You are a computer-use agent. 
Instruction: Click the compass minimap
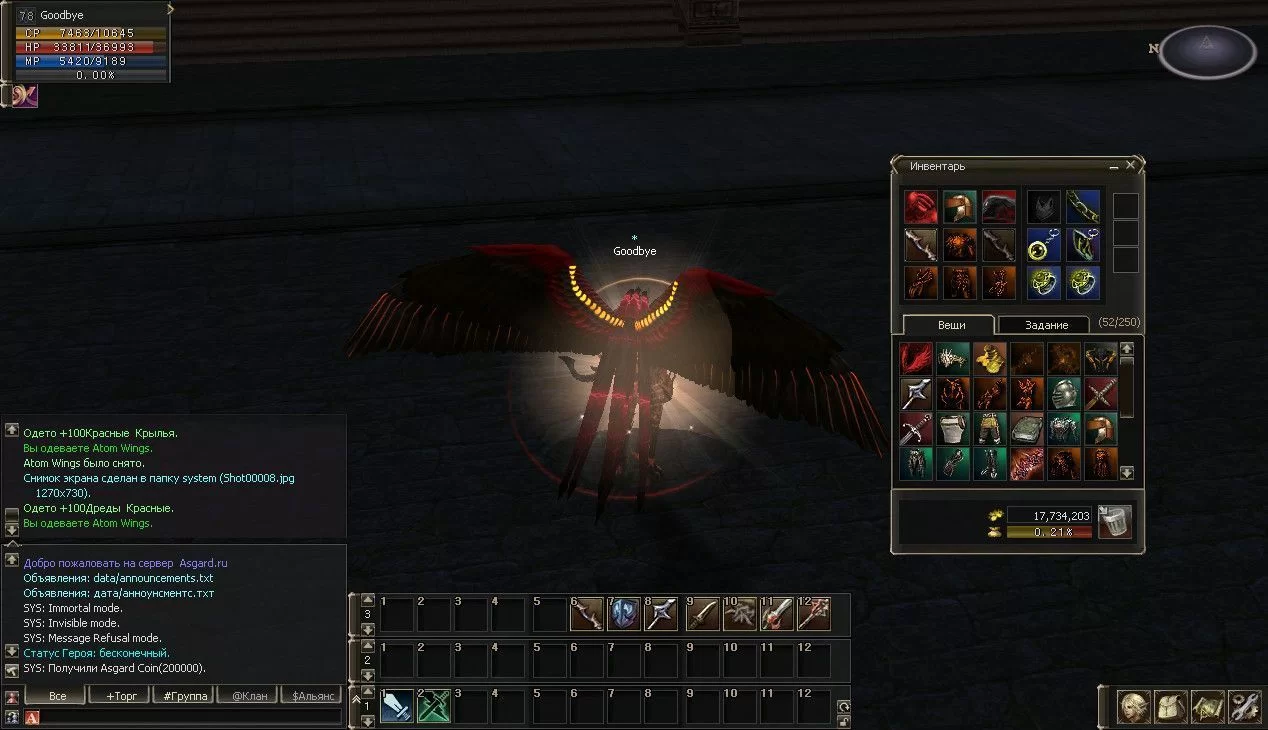1206,51
